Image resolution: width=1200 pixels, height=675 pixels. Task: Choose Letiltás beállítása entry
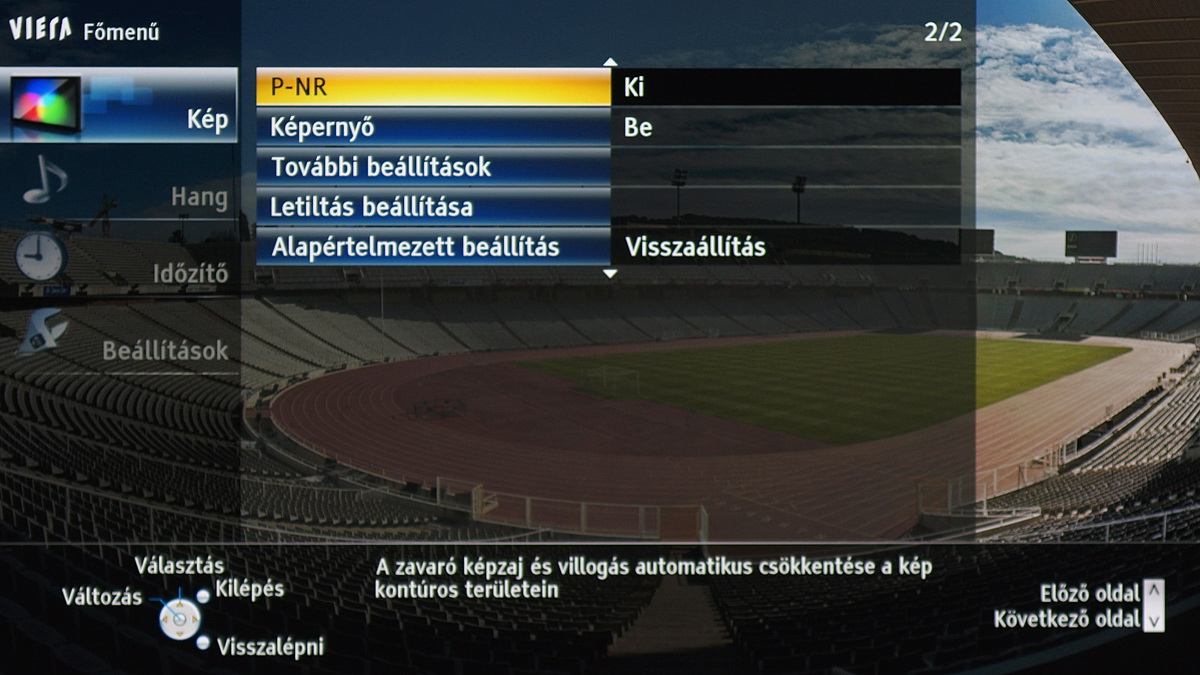(x=432, y=207)
